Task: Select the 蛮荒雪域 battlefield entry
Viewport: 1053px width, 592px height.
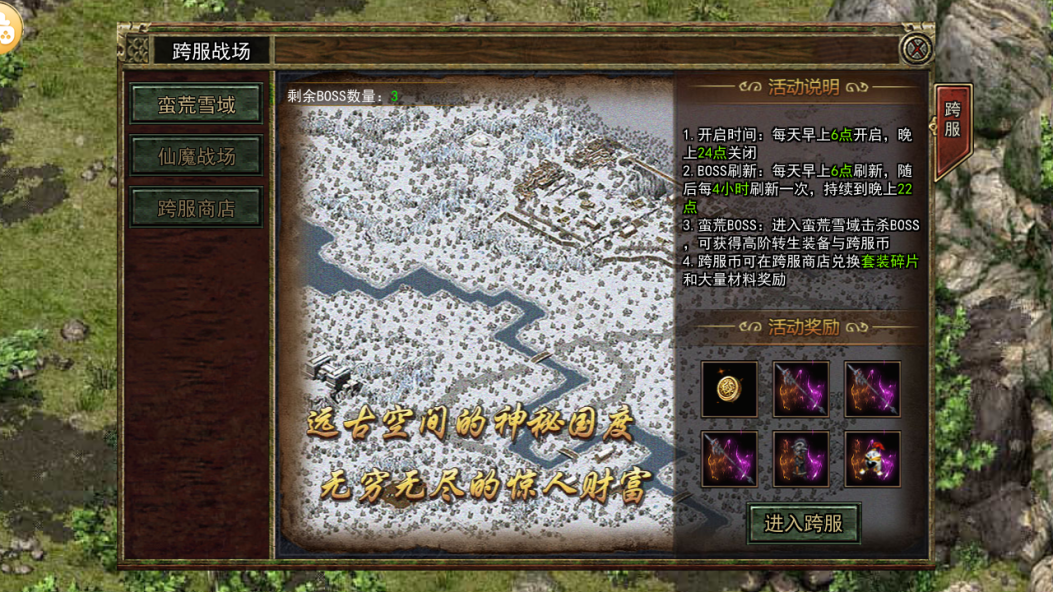Action: [x=196, y=105]
